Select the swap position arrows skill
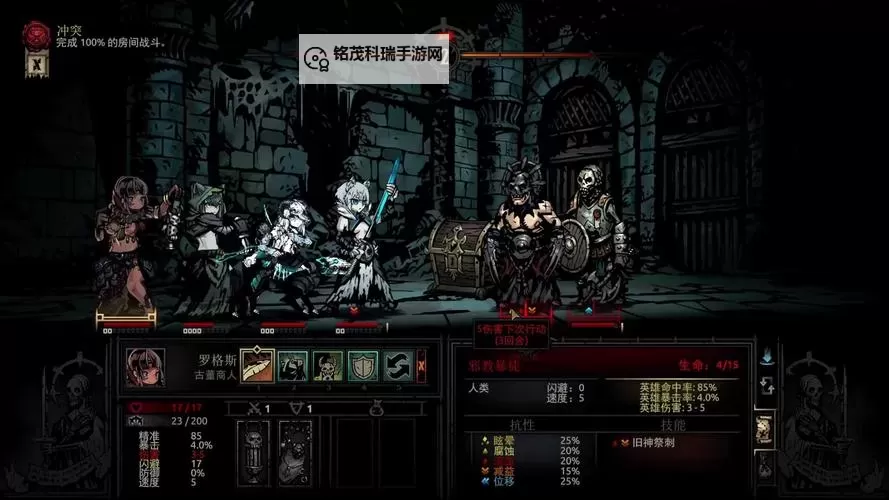Screen dimensions: 889x500 [398, 365]
